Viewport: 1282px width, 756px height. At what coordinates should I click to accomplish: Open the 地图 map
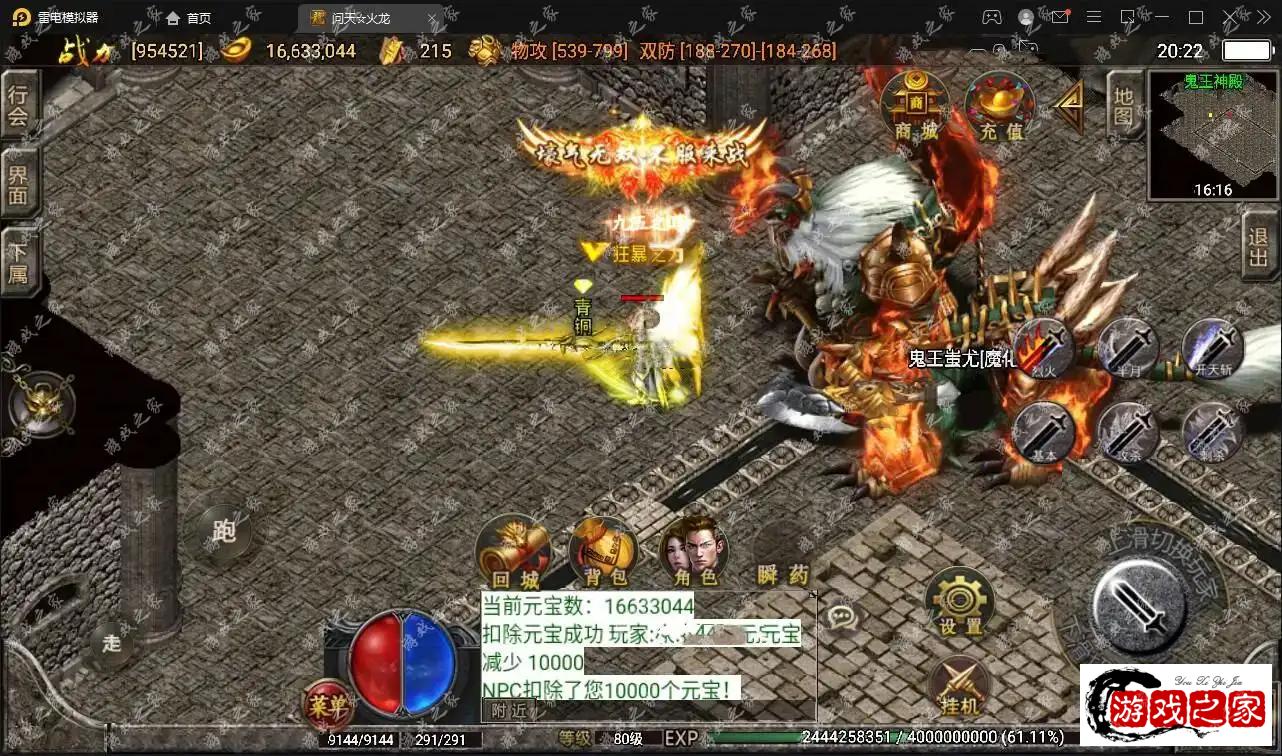(1124, 105)
